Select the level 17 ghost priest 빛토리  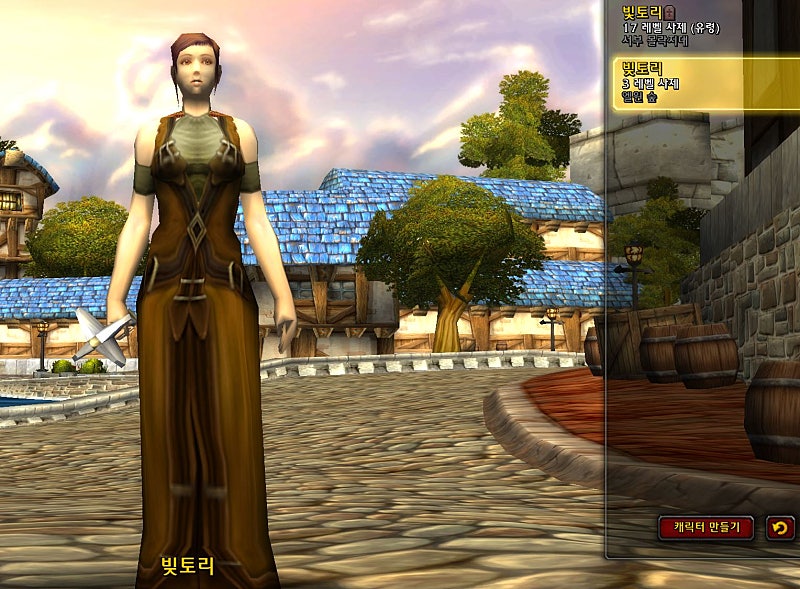[x=680, y=27]
